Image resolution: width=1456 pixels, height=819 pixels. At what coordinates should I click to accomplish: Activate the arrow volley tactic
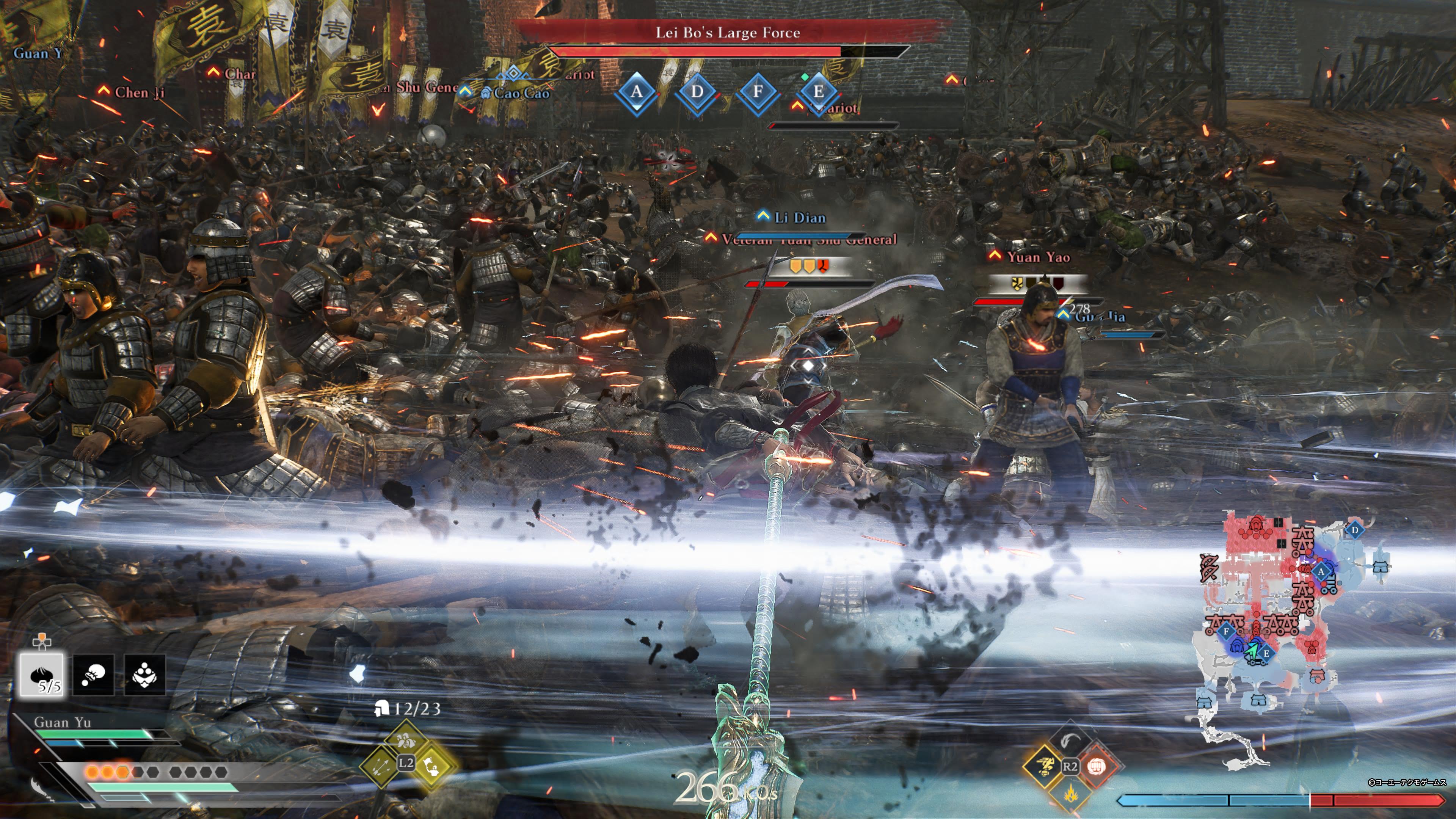tap(380, 766)
